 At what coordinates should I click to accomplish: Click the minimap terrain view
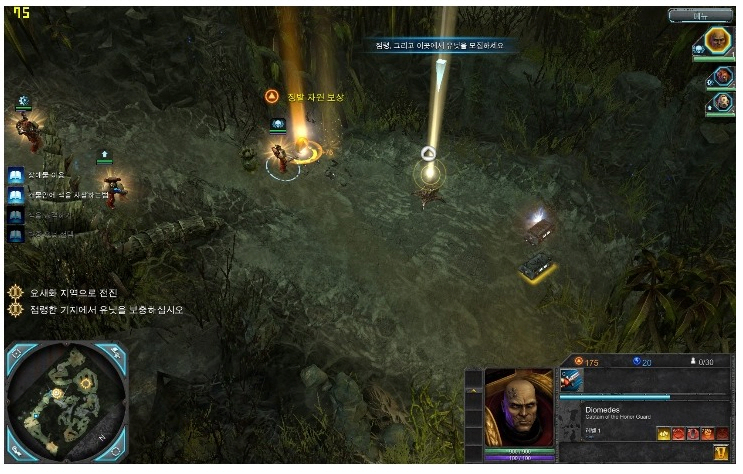pos(66,398)
